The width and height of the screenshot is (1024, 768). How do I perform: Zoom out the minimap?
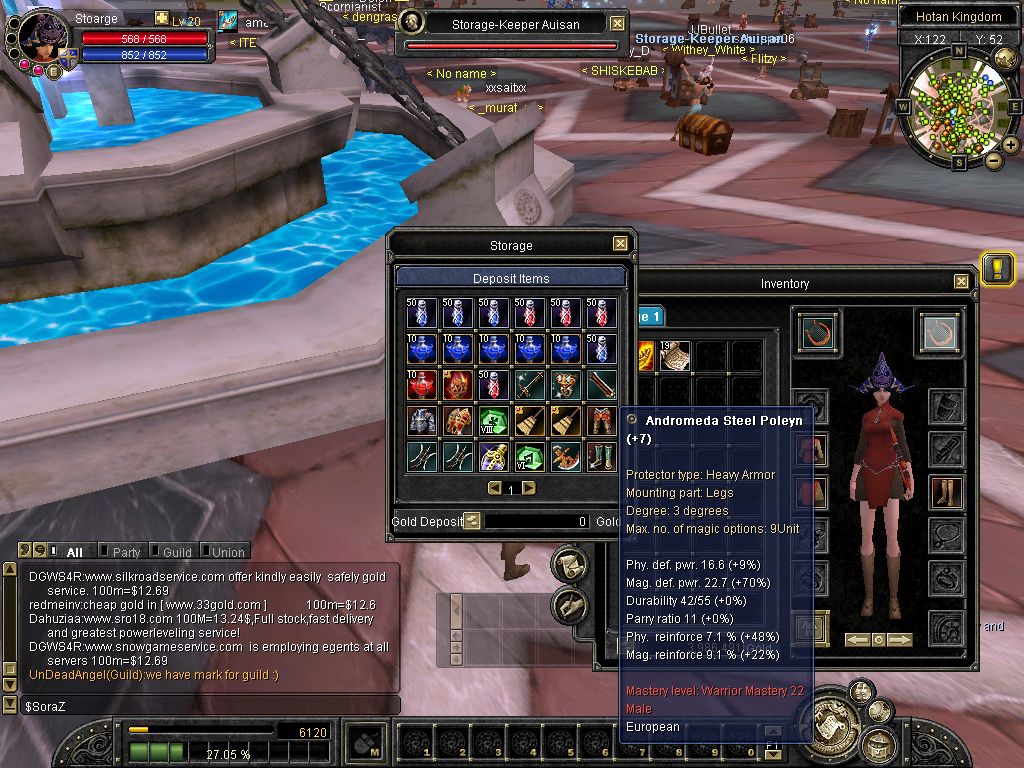[x=993, y=160]
